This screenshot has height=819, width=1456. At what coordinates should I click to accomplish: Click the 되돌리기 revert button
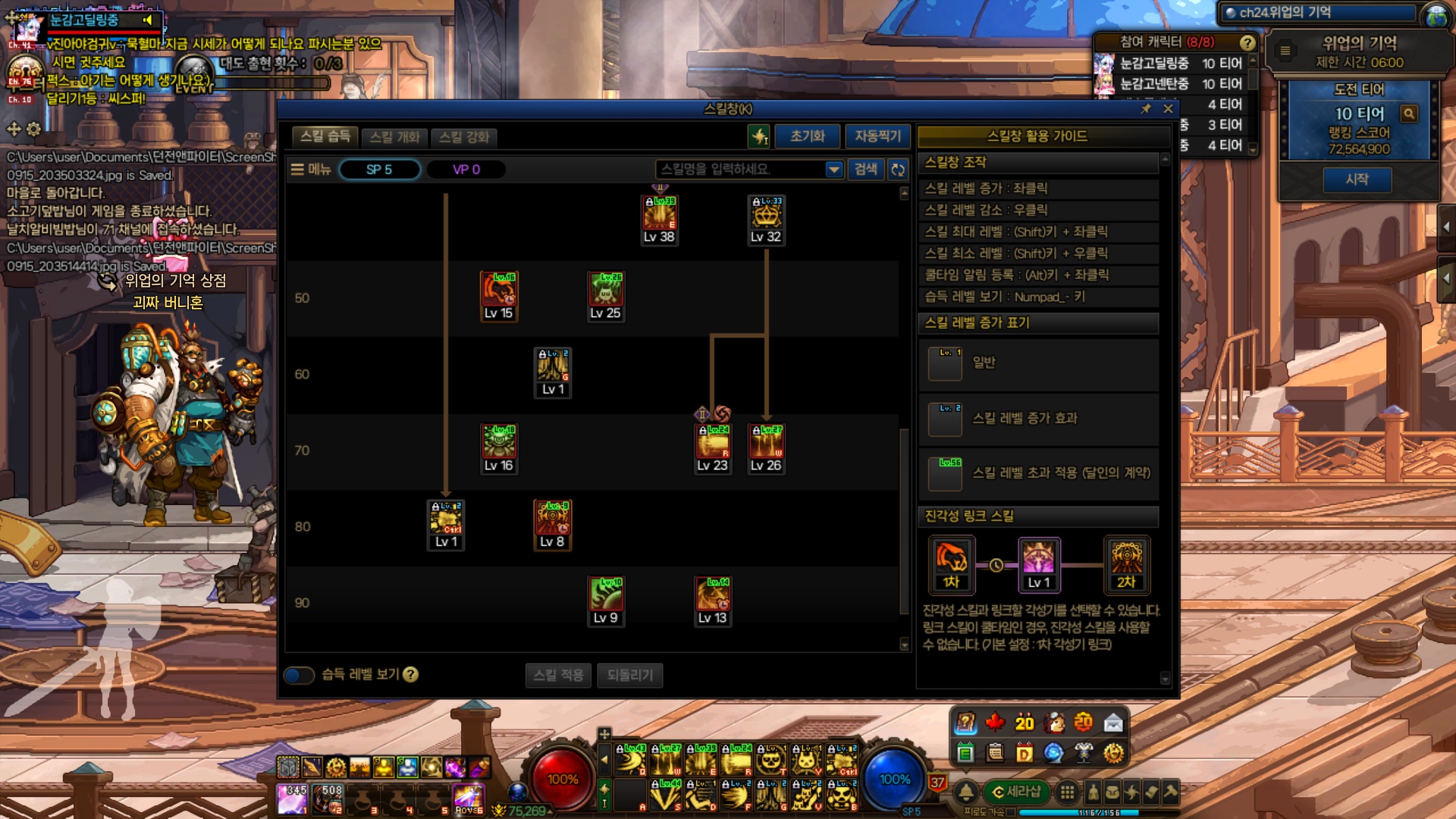(x=629, y=675)
